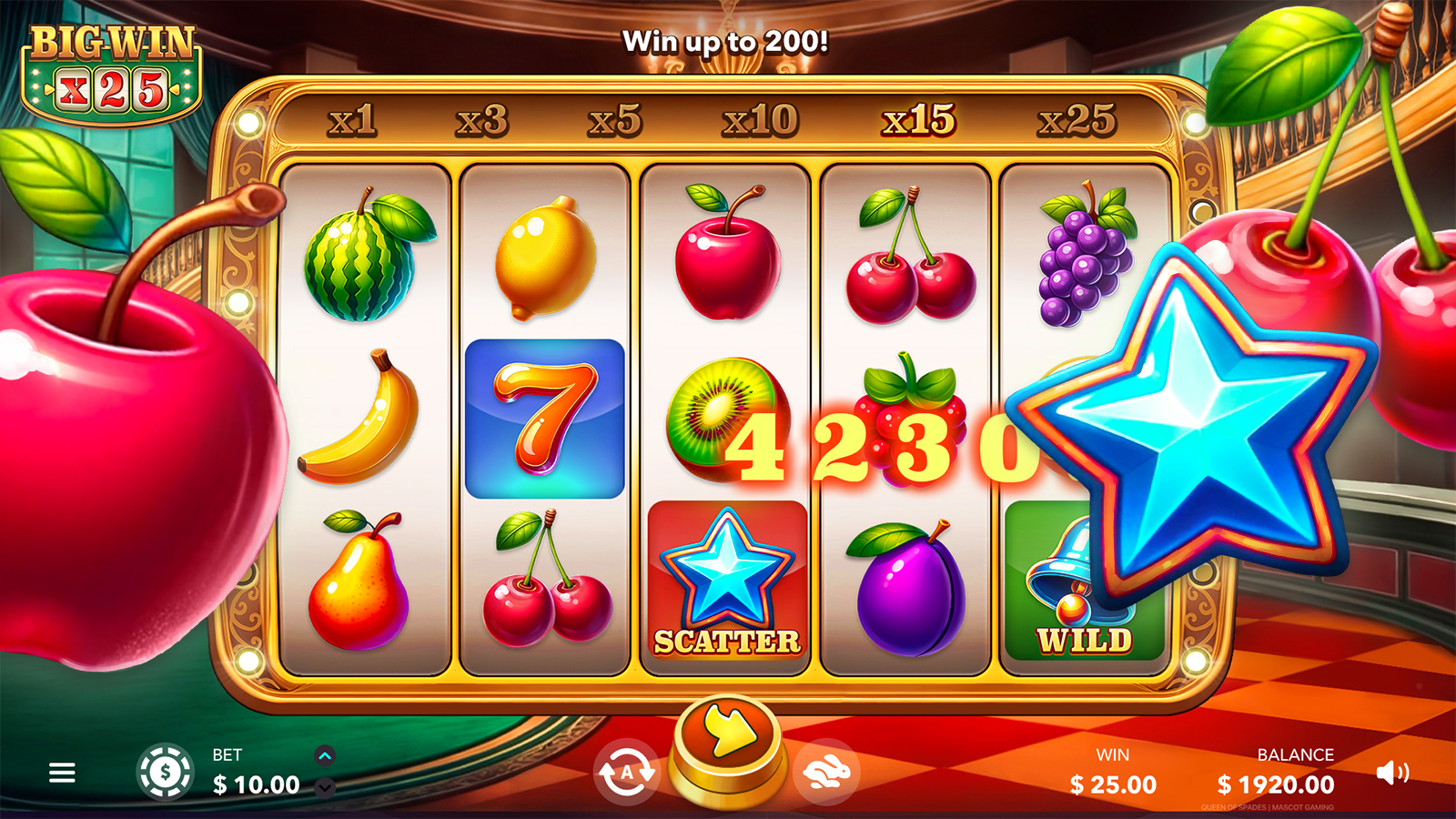
Task: Toggle the rabbit turbo spin mode
Action: coord(826,773)
